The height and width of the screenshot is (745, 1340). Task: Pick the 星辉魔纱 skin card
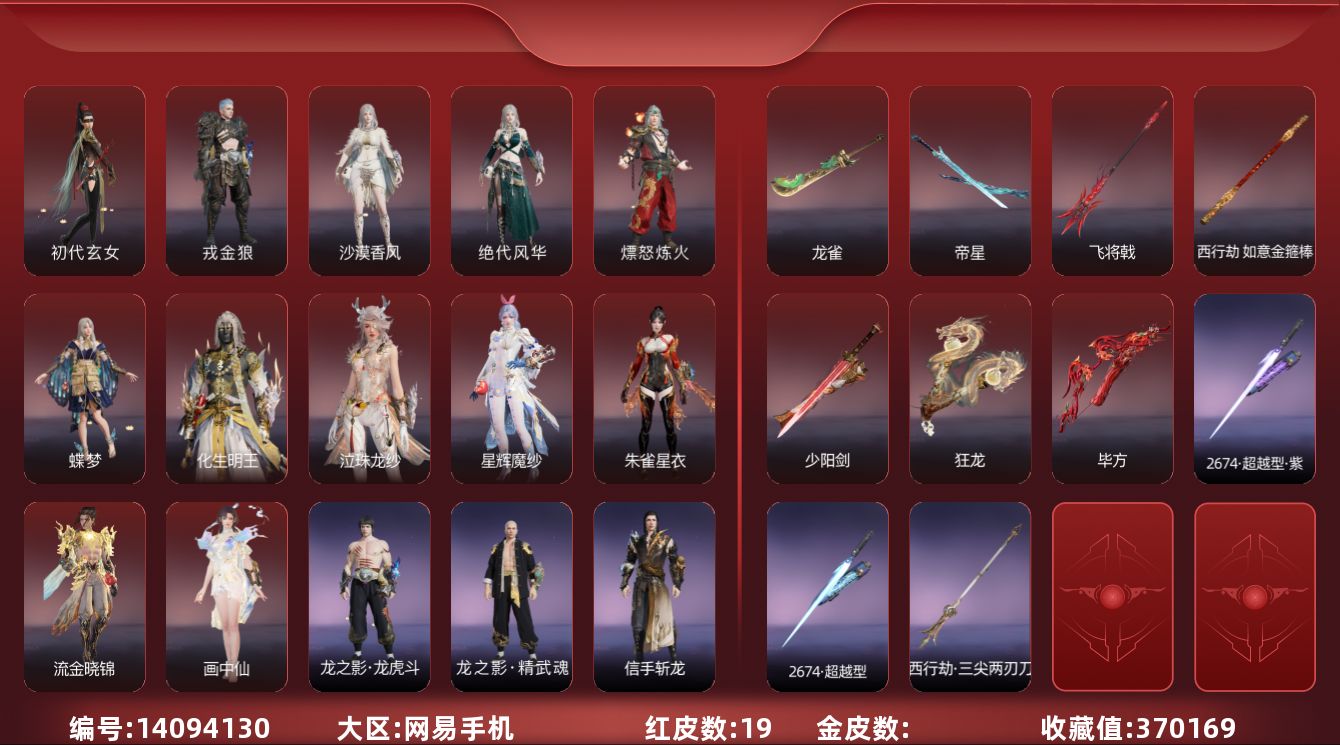click(511, 388)
